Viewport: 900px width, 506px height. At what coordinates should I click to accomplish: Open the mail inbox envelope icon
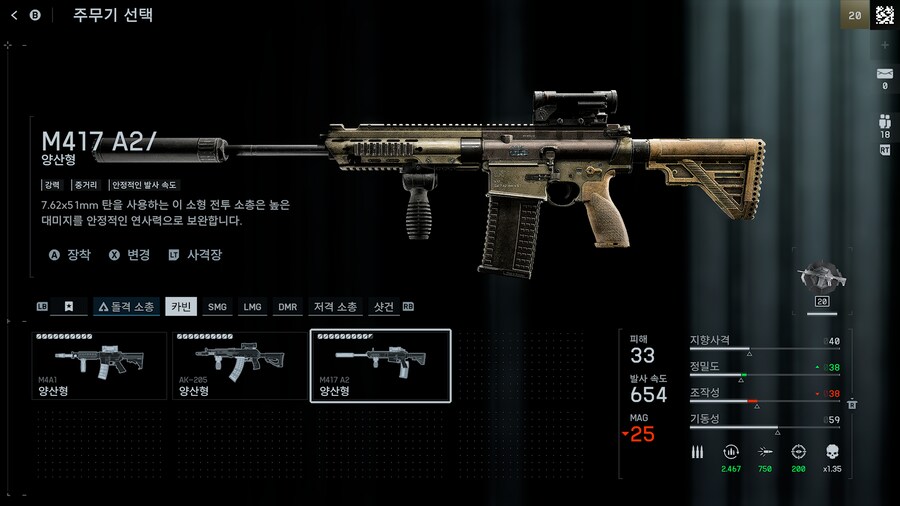pyautogui.click(x=884, y=73)
